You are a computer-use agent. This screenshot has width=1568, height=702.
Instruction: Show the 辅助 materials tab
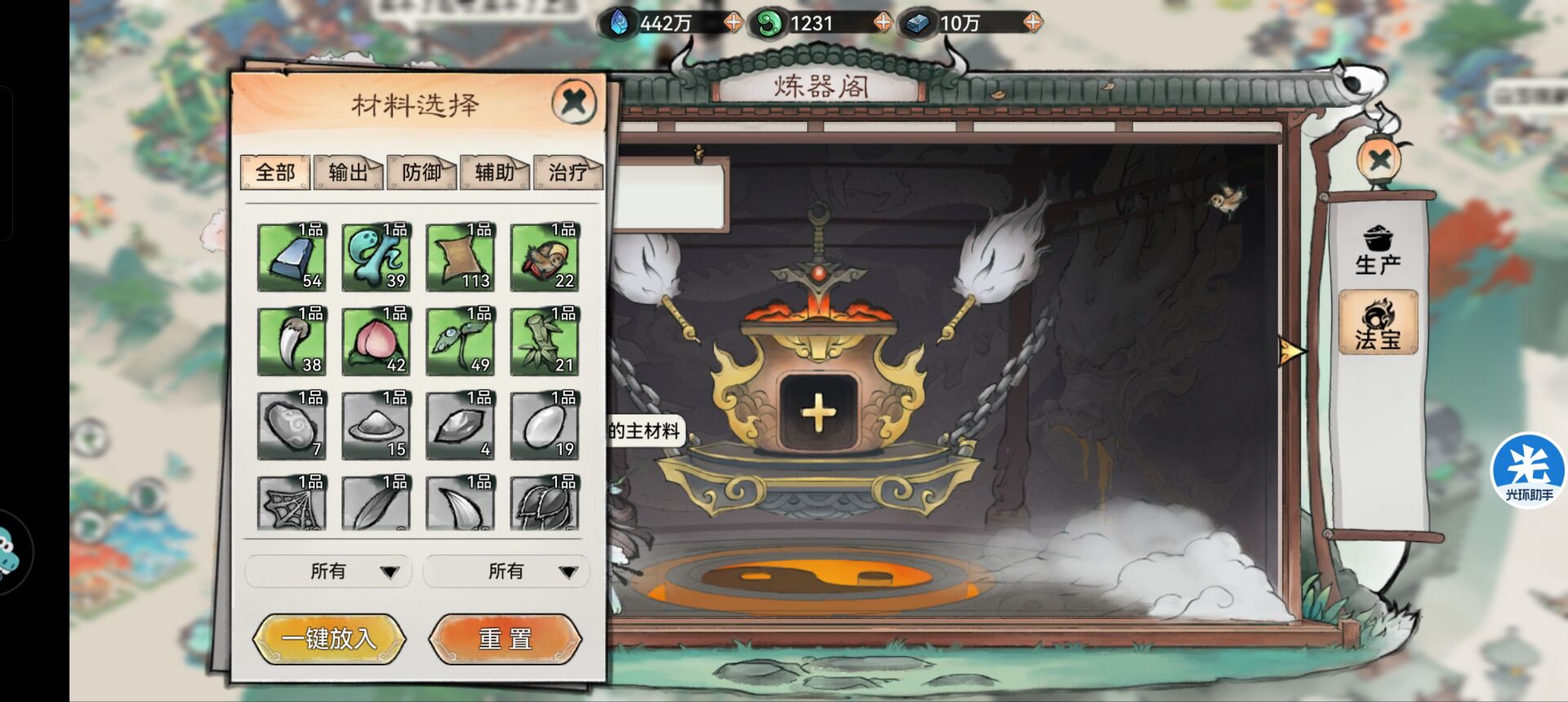coord(495,172)
